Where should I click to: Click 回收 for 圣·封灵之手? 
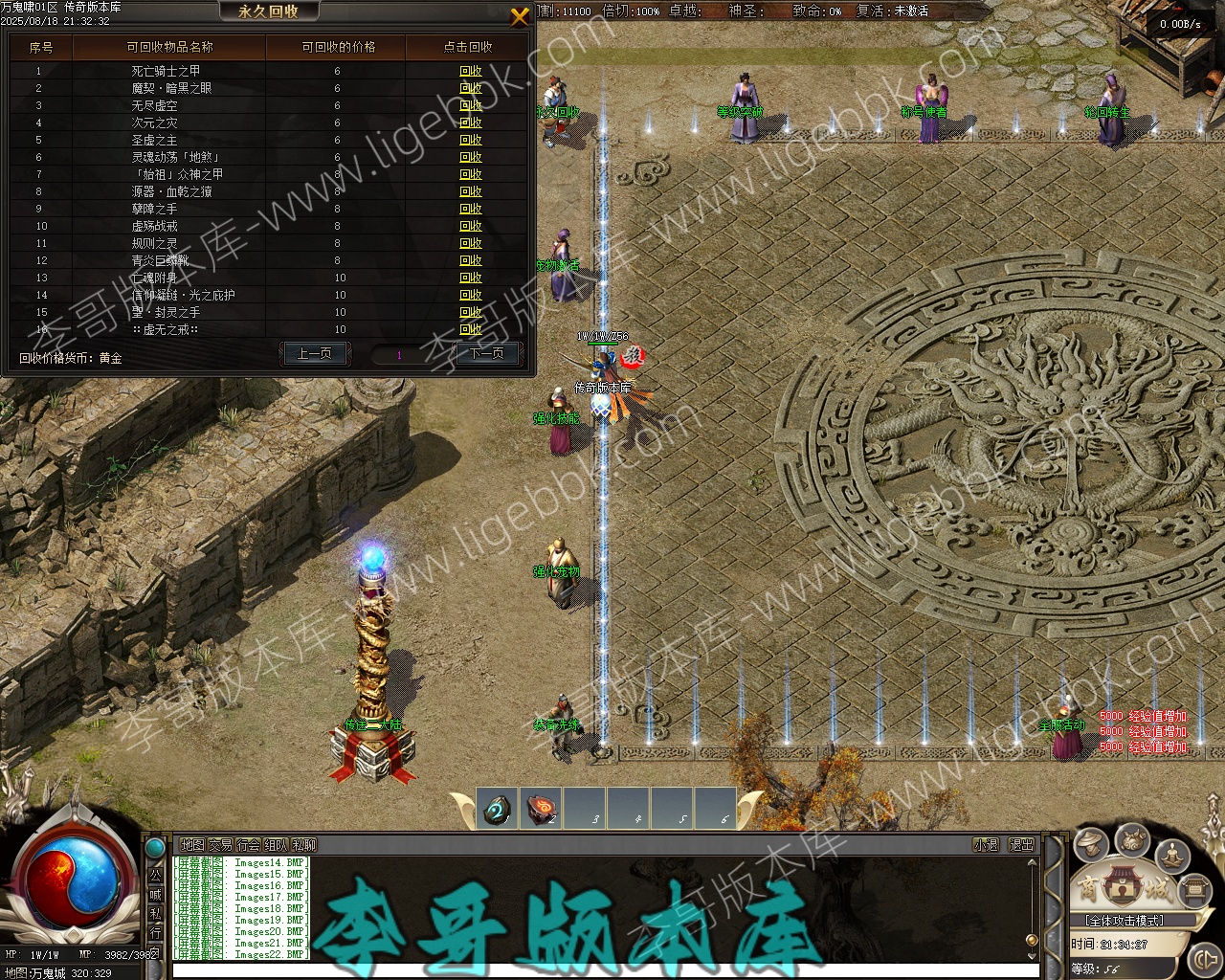pos(471,312)
